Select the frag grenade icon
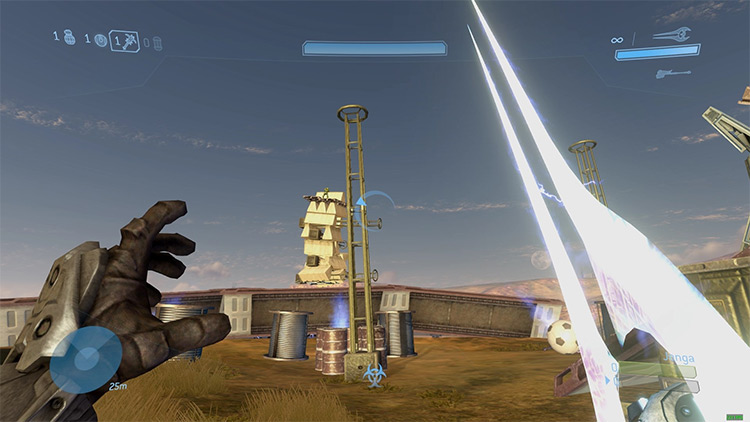 69,39
